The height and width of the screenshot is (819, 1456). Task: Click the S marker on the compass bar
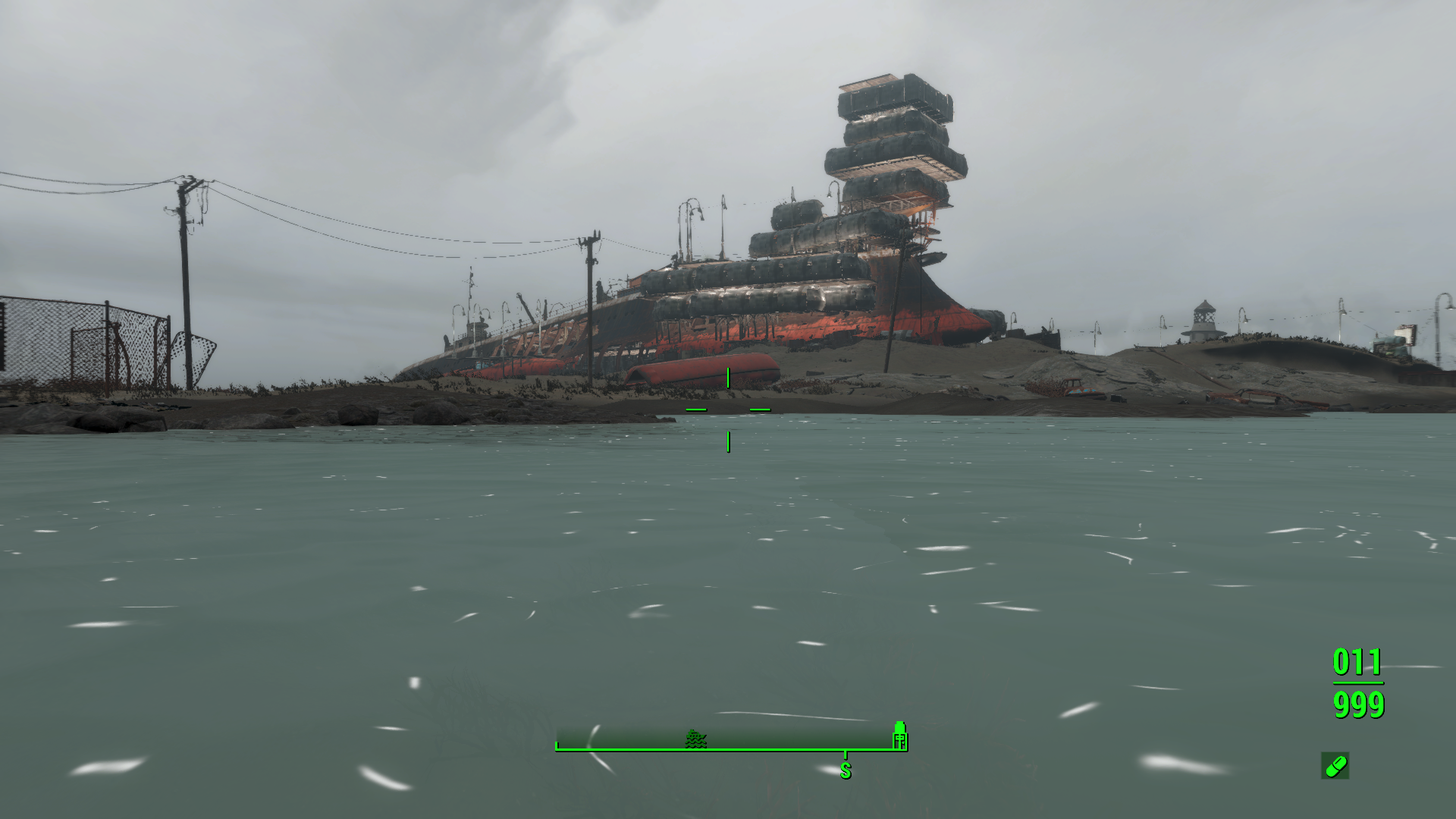click(x=845, y=770)
